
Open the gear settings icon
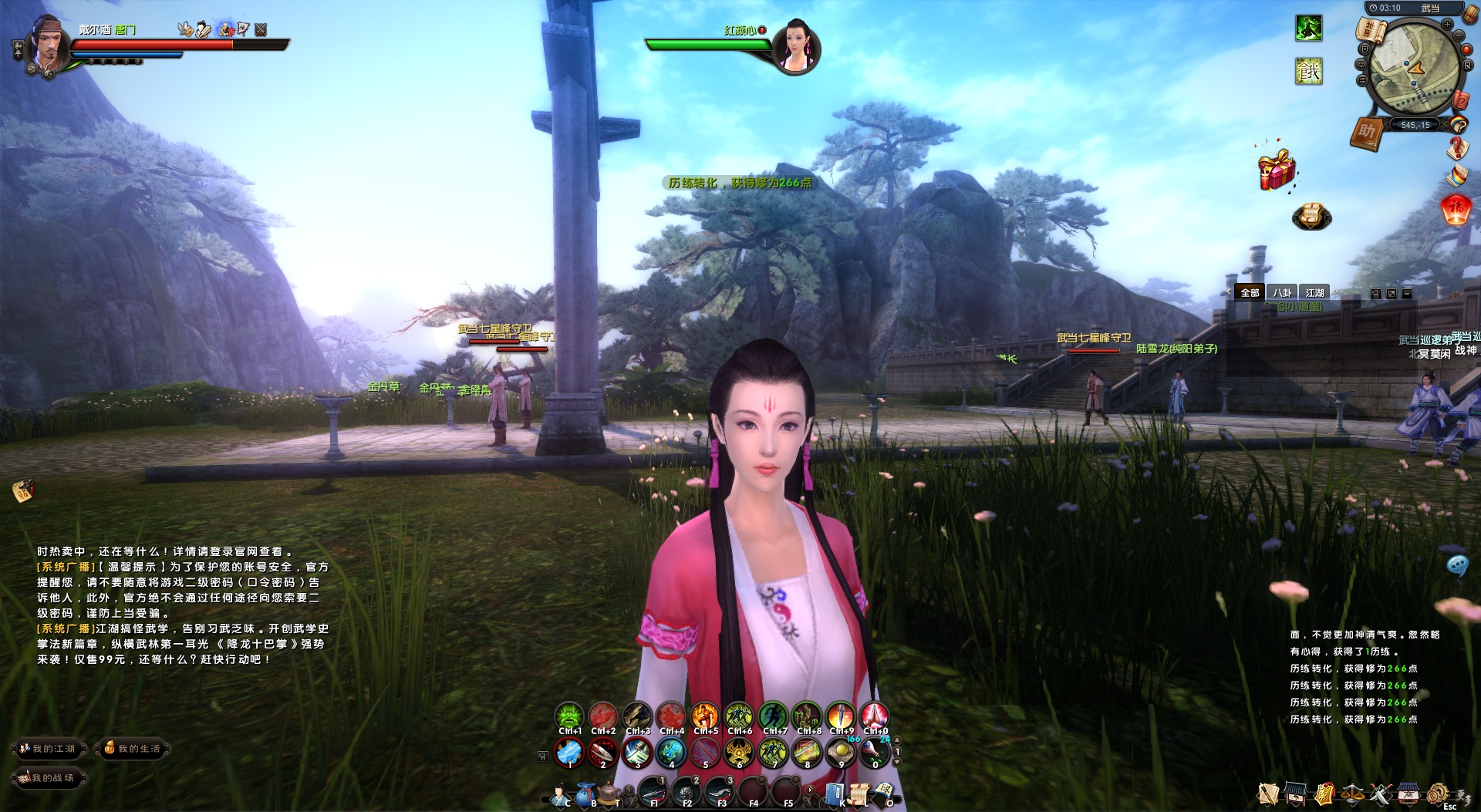click(x=1436, y=793)
